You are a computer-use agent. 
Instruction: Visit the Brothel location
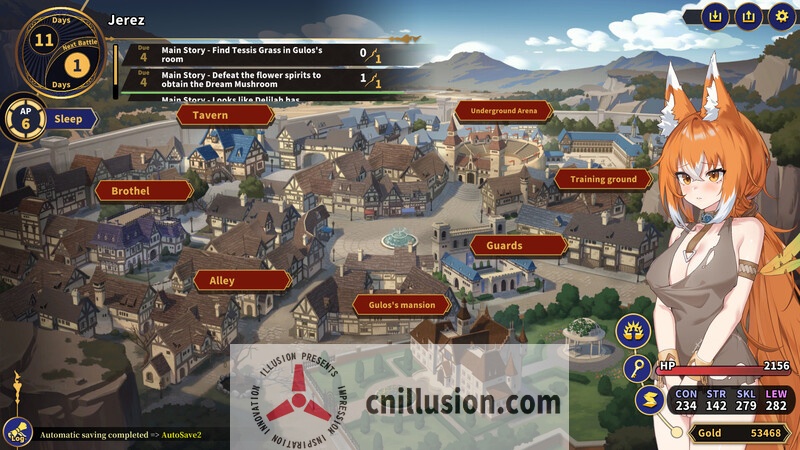[144, 190]
